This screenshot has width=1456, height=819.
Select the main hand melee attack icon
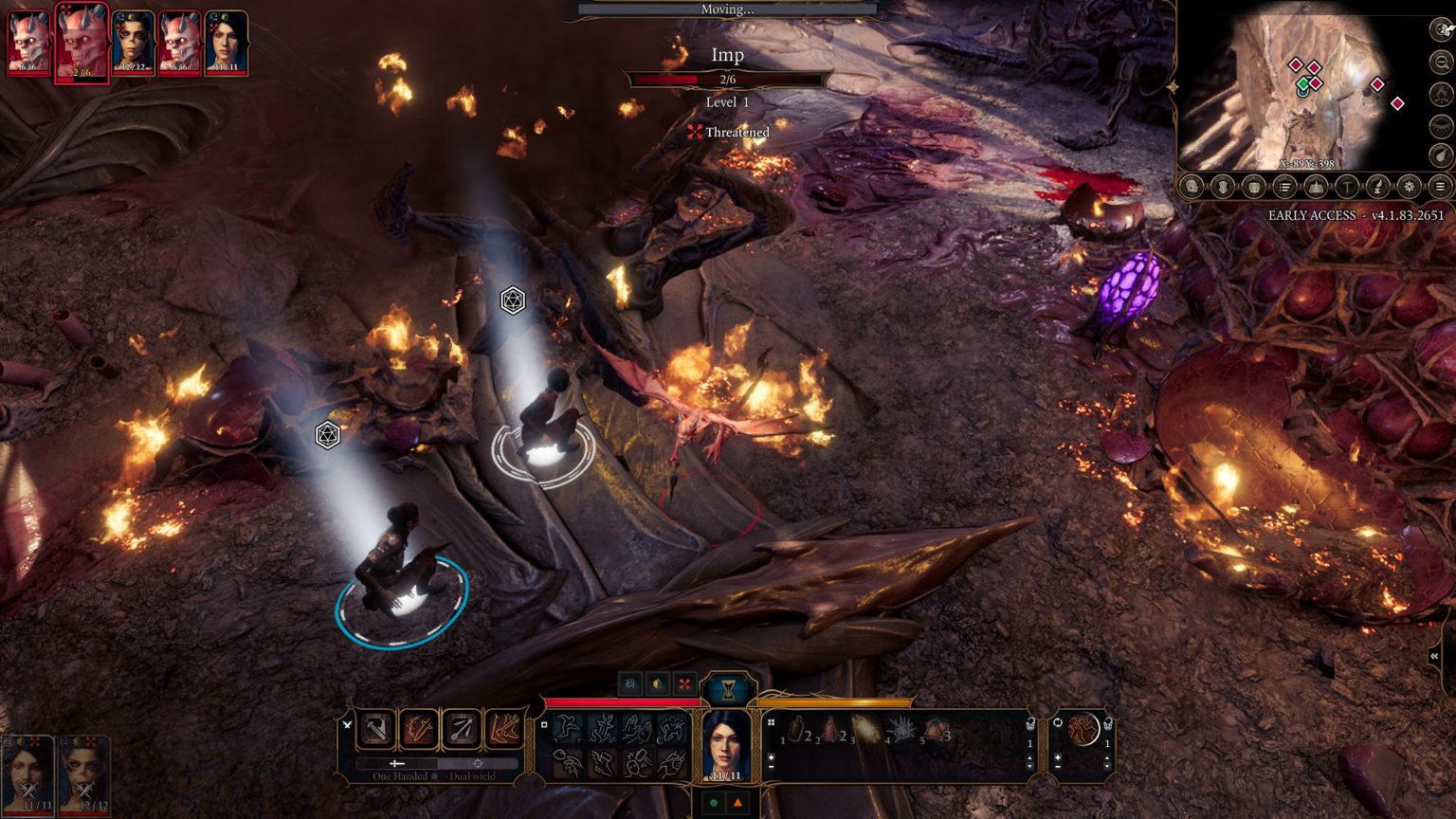pyautogui.click(x=376, y=729)
